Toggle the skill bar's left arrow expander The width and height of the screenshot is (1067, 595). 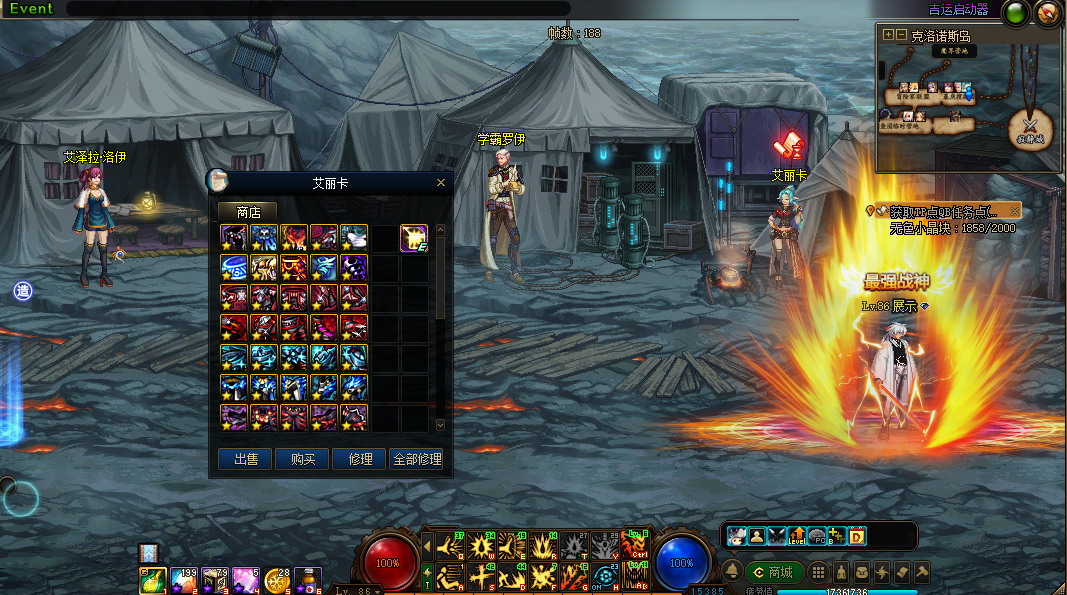click(x=428, y=546)
